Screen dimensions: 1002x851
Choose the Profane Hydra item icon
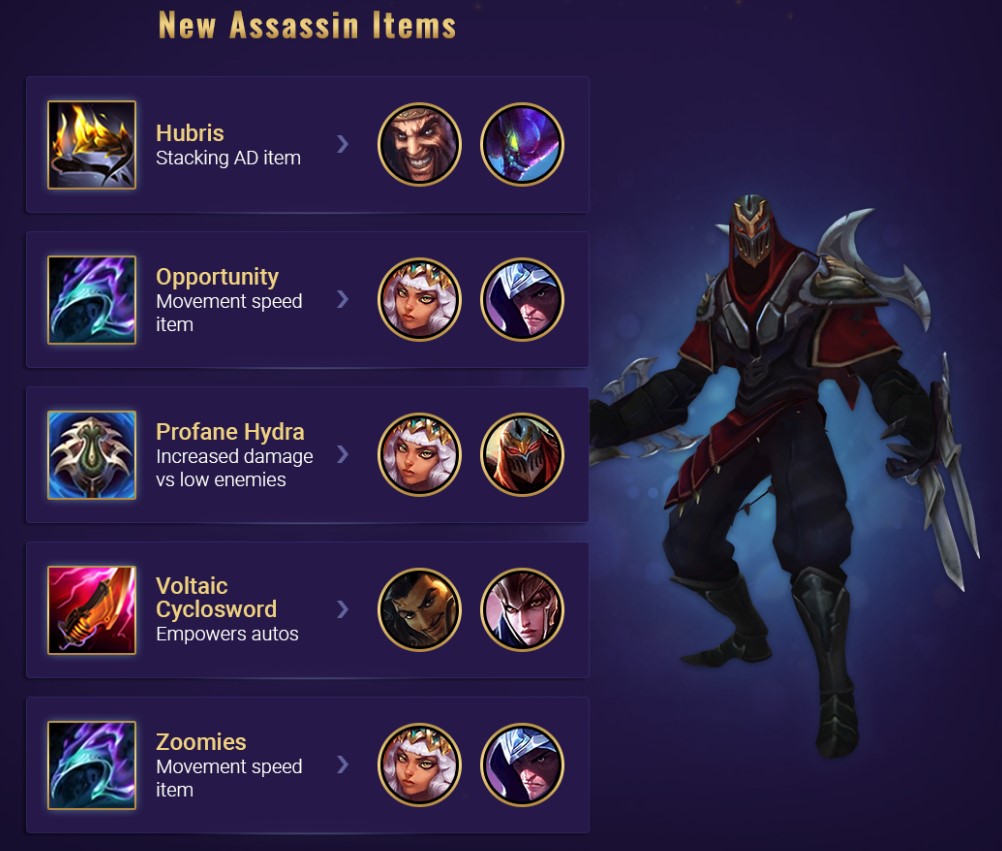coord(91,455)
